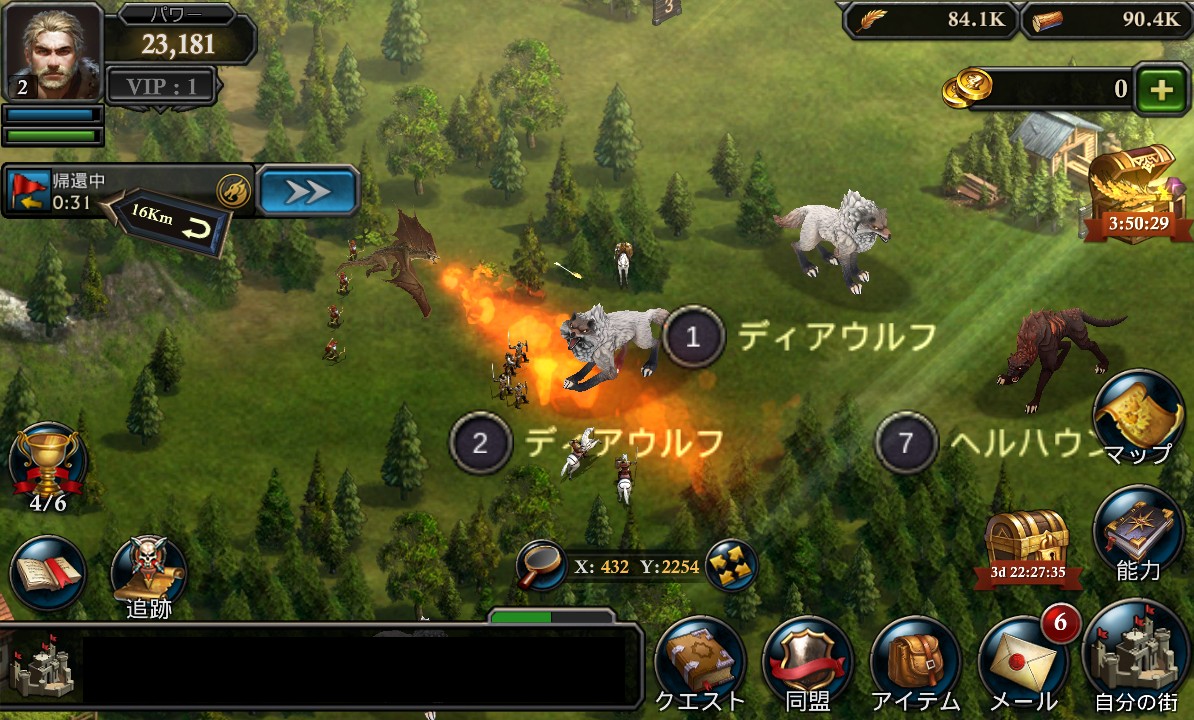Open the 追跡 tracking menu
Screen dimensions: 1194x720
pos(148,575)
